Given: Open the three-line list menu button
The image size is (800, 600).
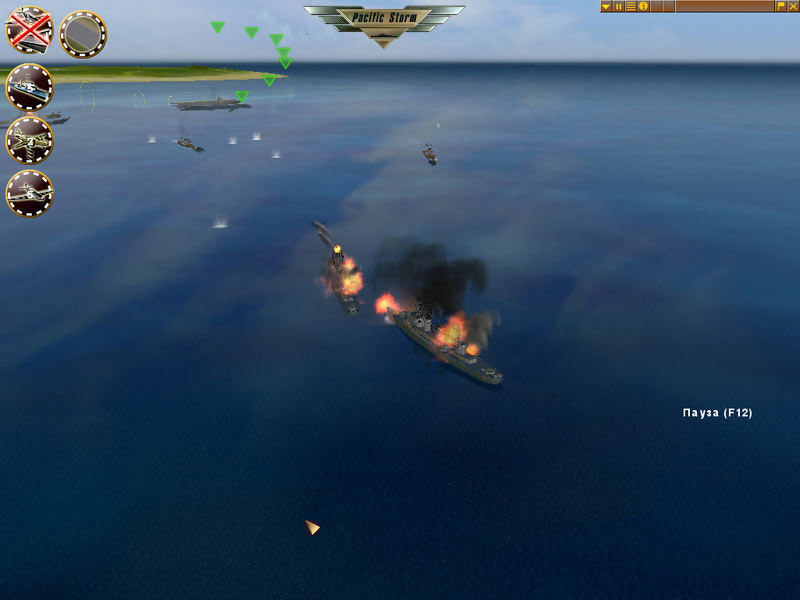Looking at the screenshot, I should click(x=631, y=6).
